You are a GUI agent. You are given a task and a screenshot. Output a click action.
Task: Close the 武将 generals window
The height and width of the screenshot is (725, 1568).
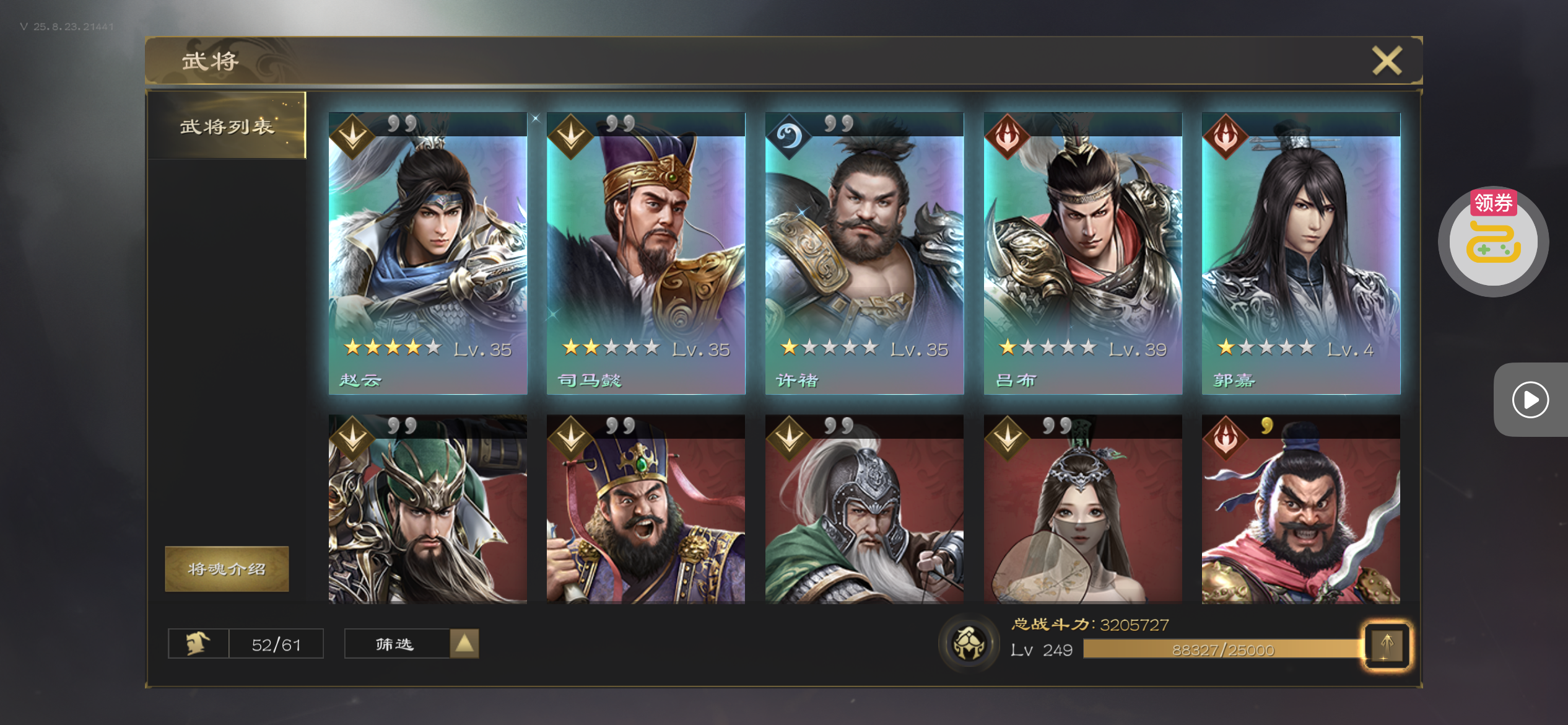coord(1386,61)
